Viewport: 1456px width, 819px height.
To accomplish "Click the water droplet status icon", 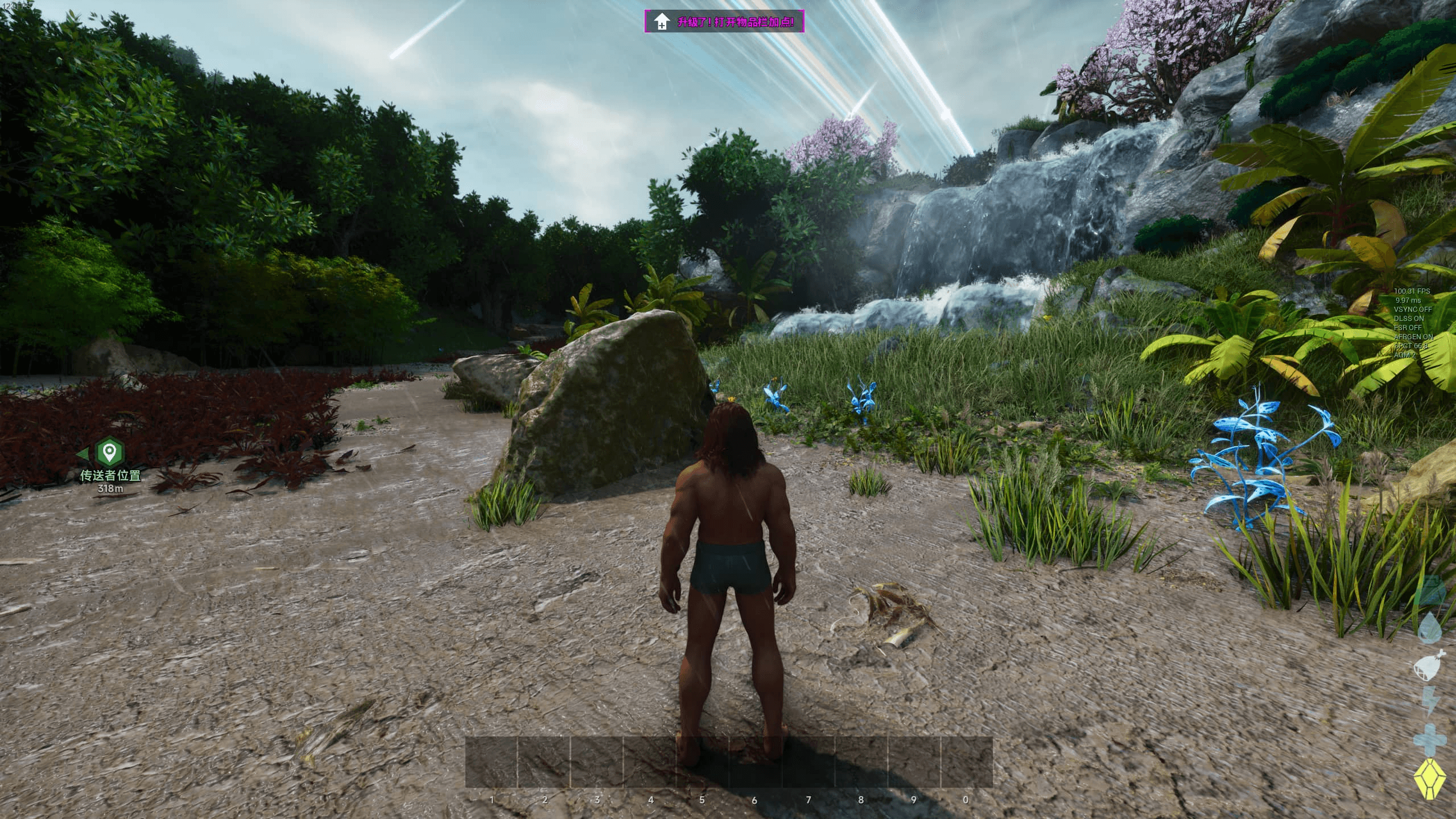I will pyautogui.click(x=1430, y=628).
